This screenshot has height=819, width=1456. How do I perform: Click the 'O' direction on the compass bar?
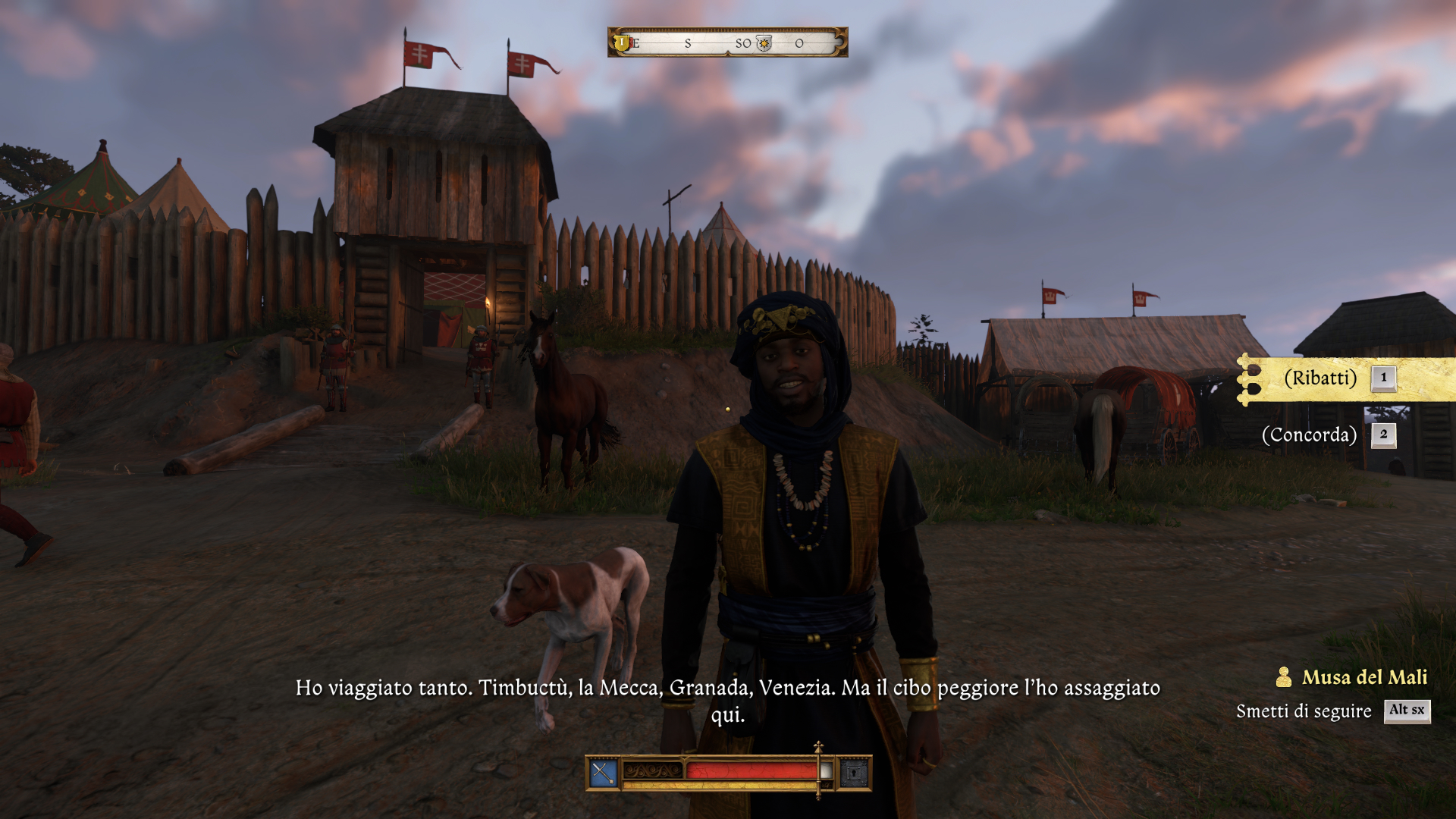(799, 43)
